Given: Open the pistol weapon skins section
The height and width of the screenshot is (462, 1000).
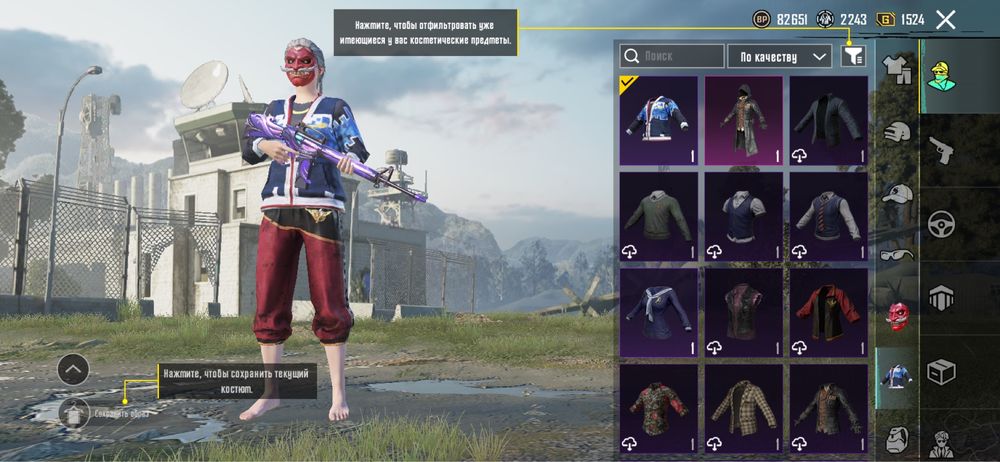Looking at the screenshot, I should [x=941, y=151].
